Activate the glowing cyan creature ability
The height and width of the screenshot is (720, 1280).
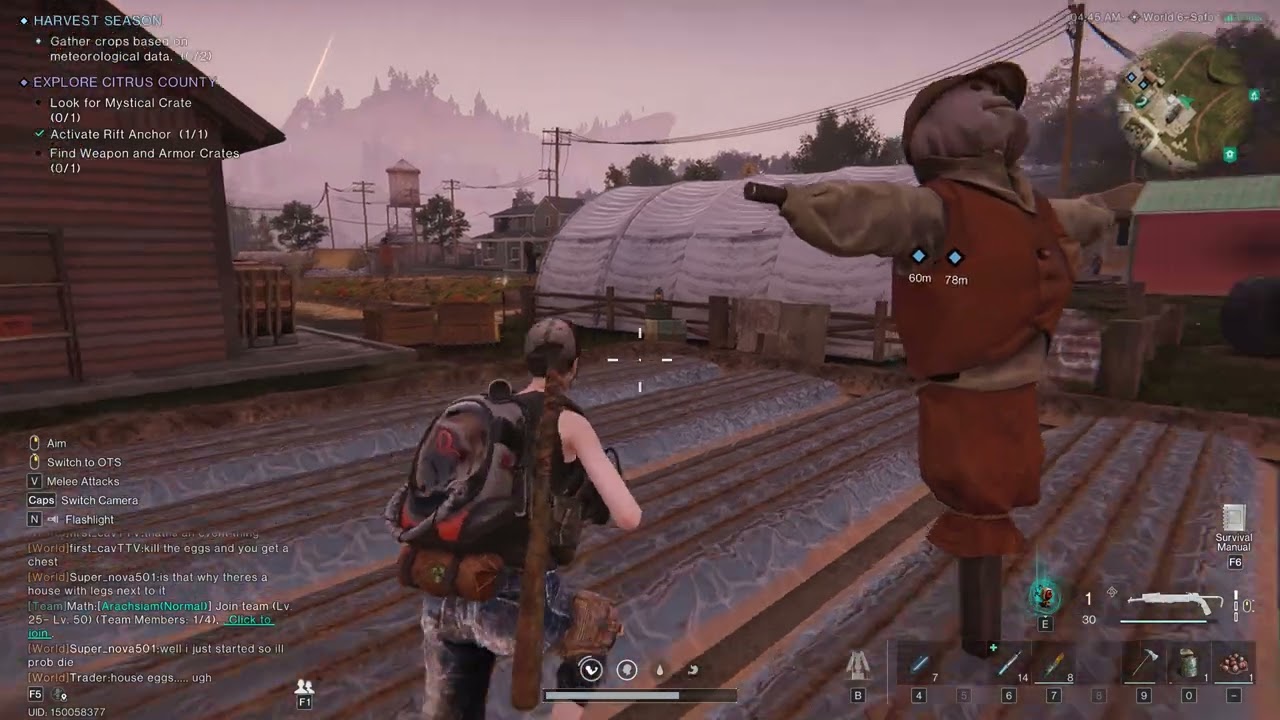tap(1045, 596)
